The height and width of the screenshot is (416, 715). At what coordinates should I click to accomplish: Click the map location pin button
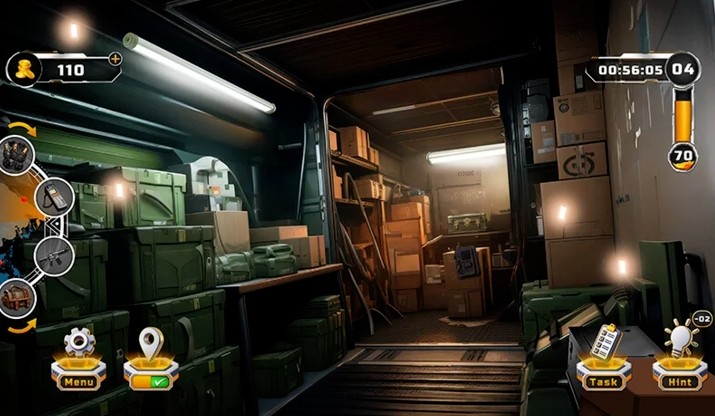pyautogui.click(x=151, y=357)
